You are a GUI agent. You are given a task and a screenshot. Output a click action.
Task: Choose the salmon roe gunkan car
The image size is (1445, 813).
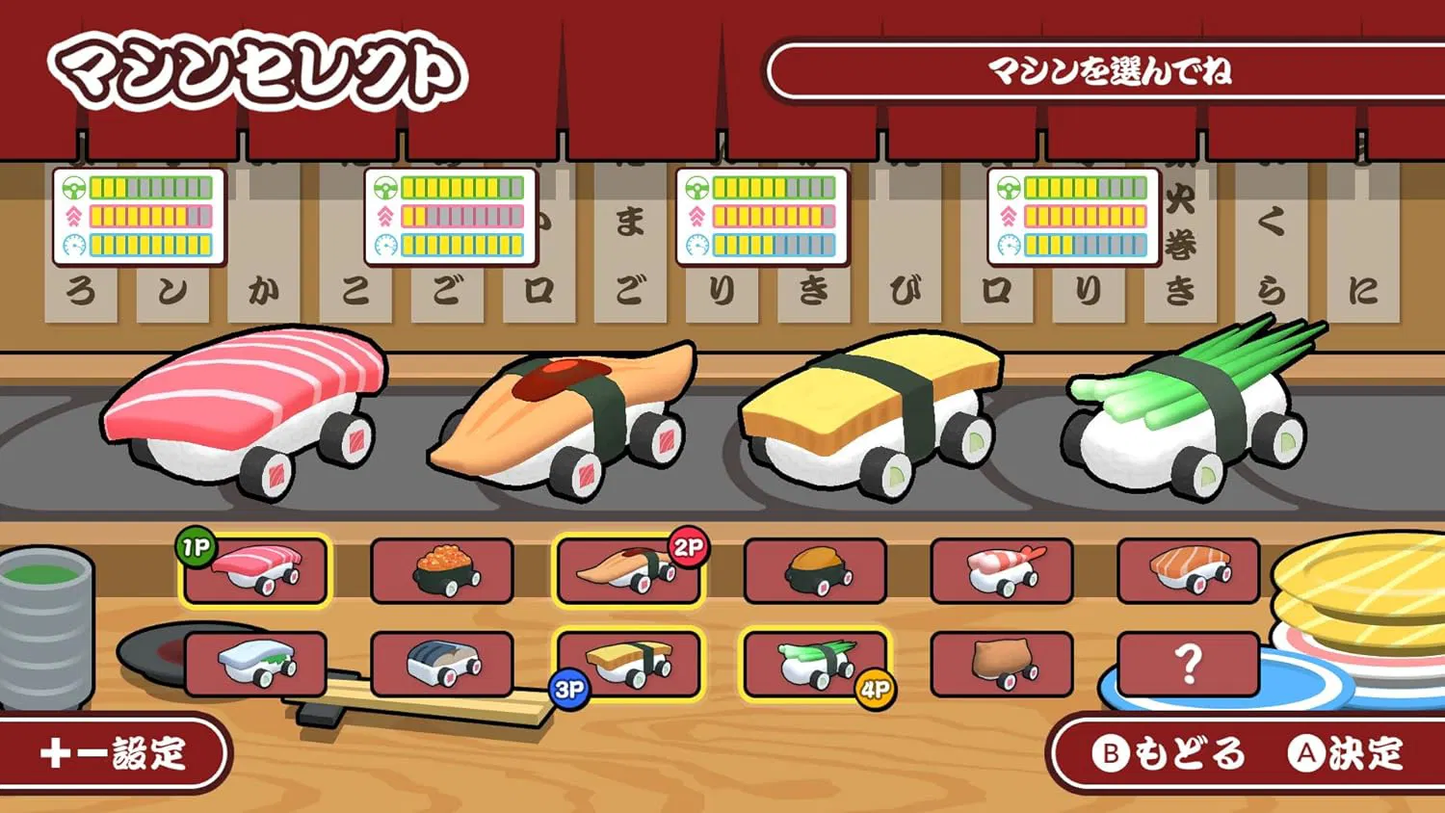pos(442,571)
